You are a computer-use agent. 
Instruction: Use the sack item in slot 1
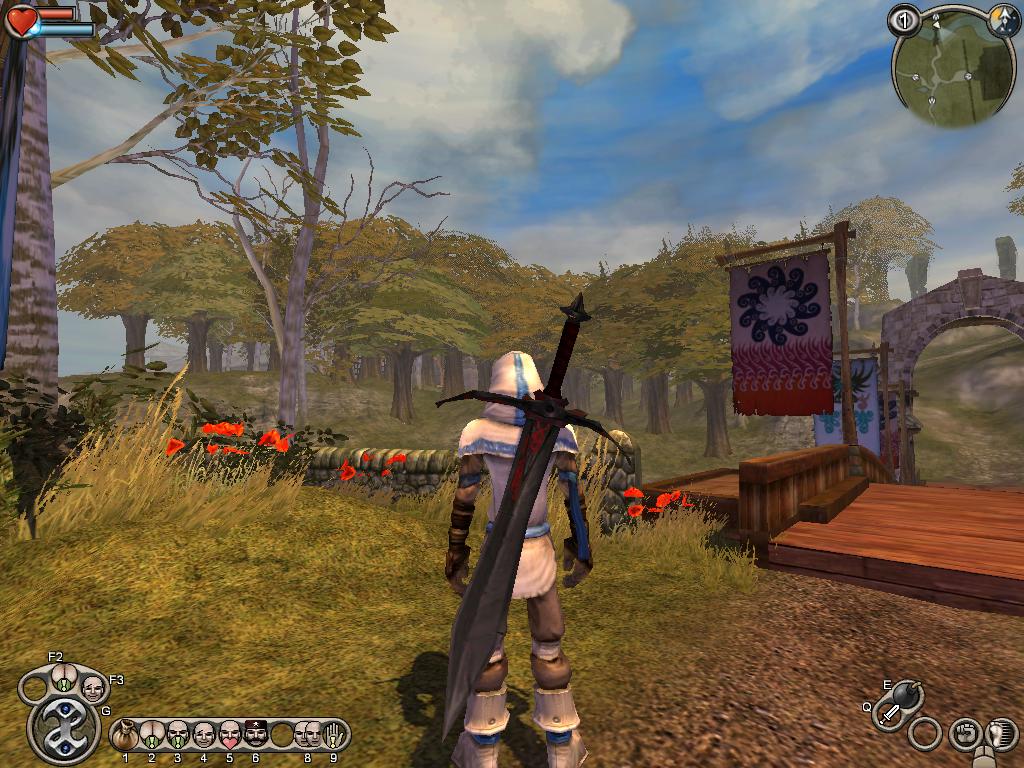pos(126,736)
